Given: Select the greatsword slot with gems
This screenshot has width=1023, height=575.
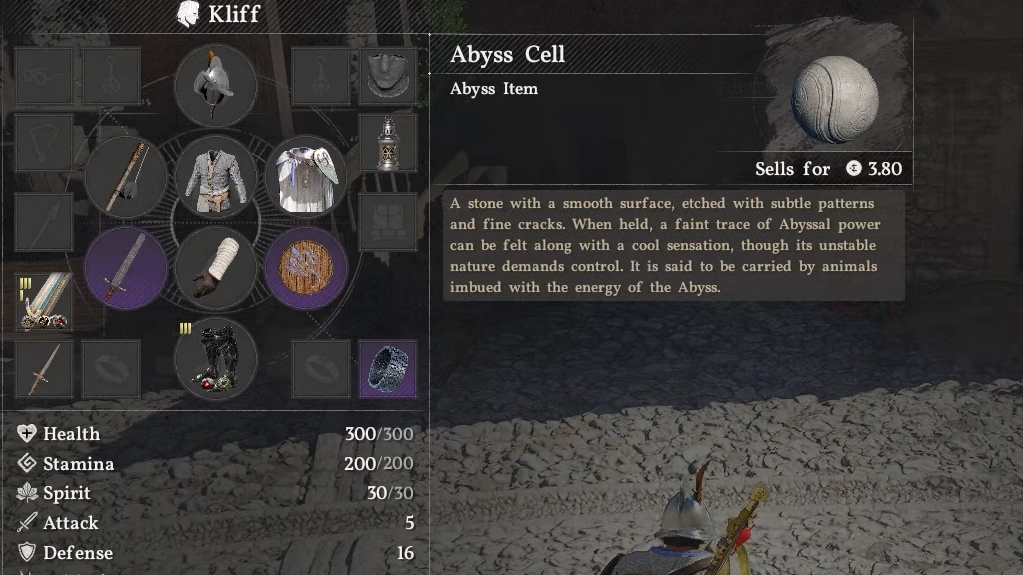Looking at the screenshot, I should [44, 301].
